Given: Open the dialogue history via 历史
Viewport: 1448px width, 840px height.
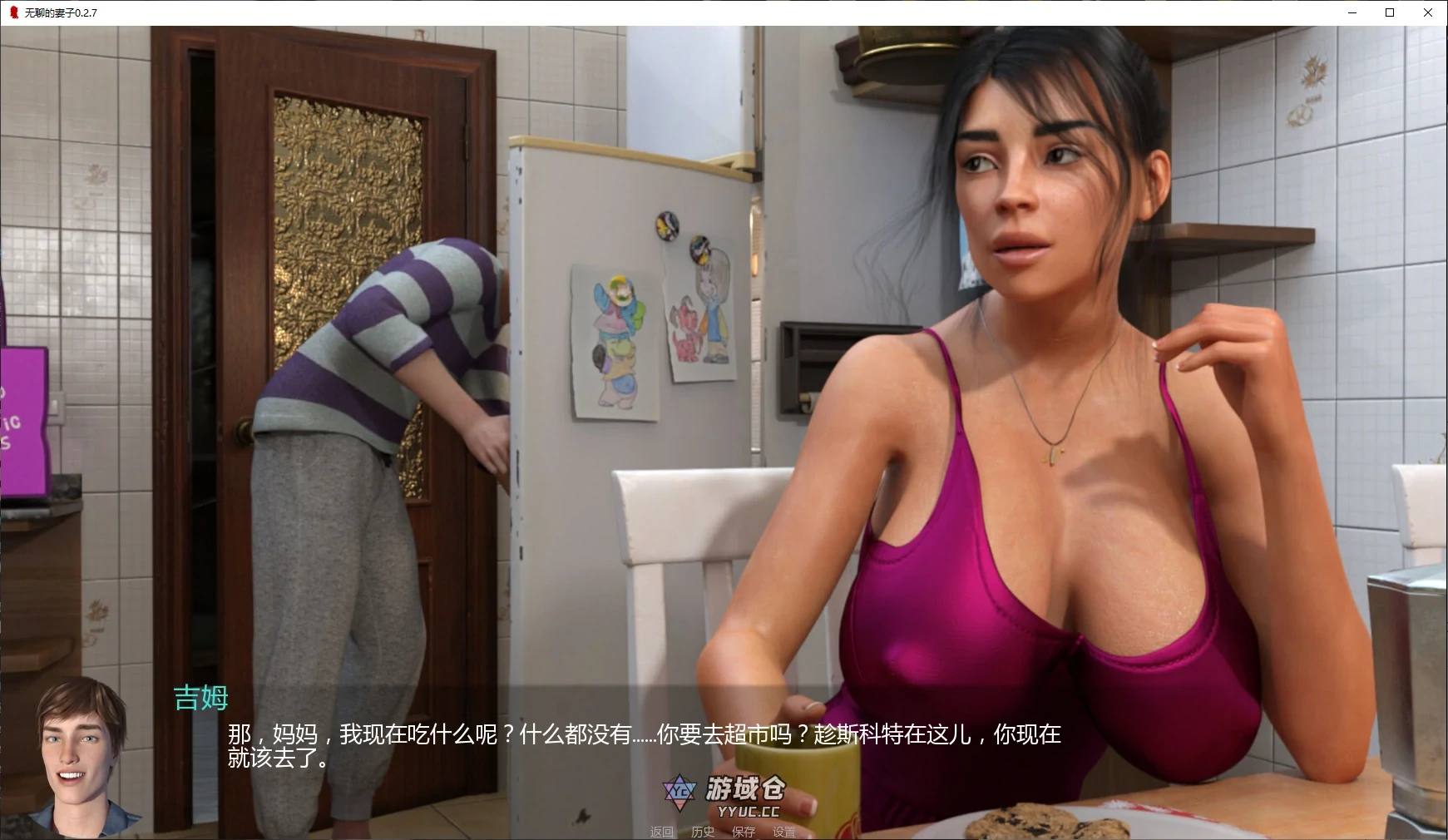Looking at the screenshot, I should [703, 833].
